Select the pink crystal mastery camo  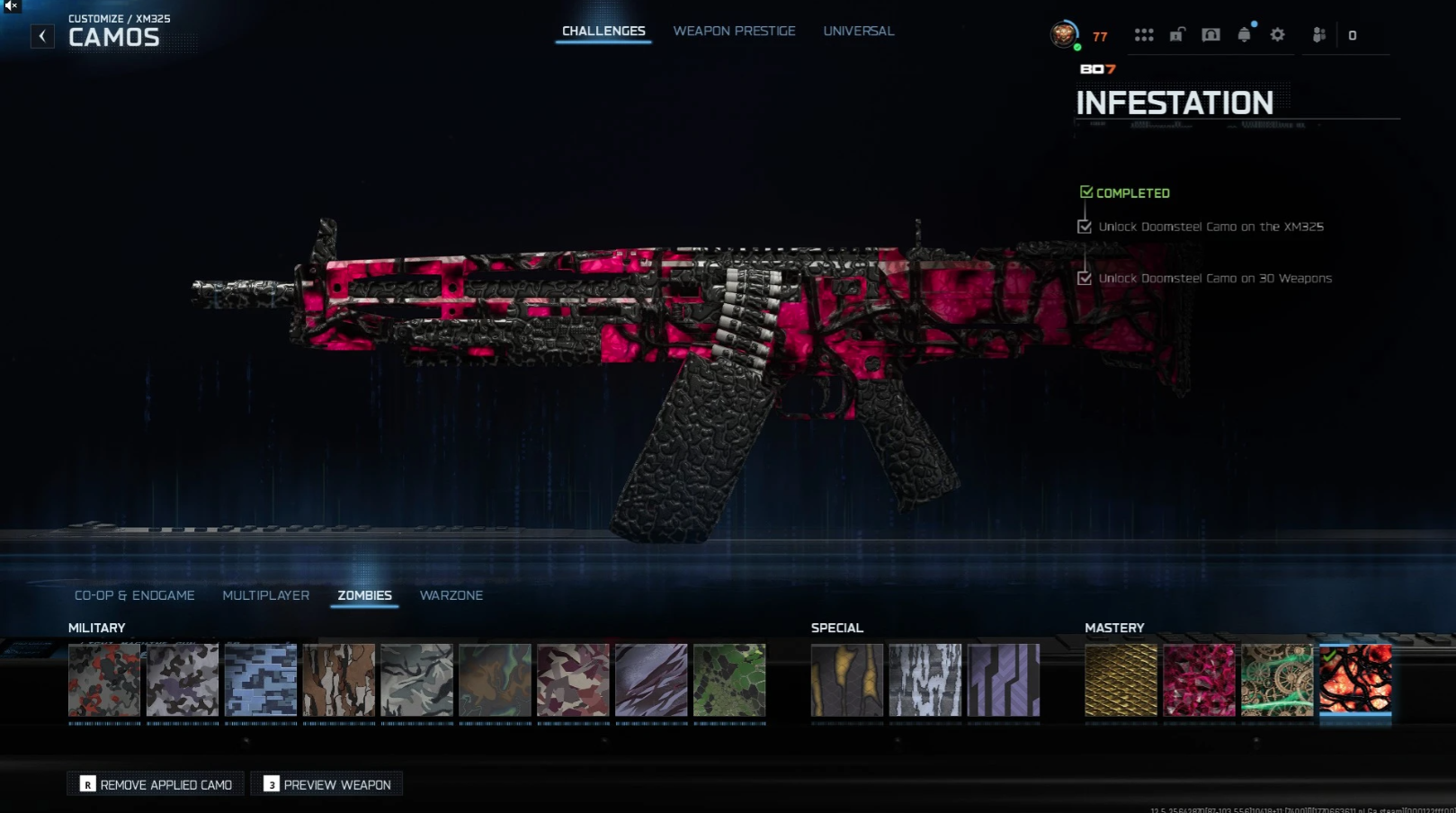click(1199, 680)
